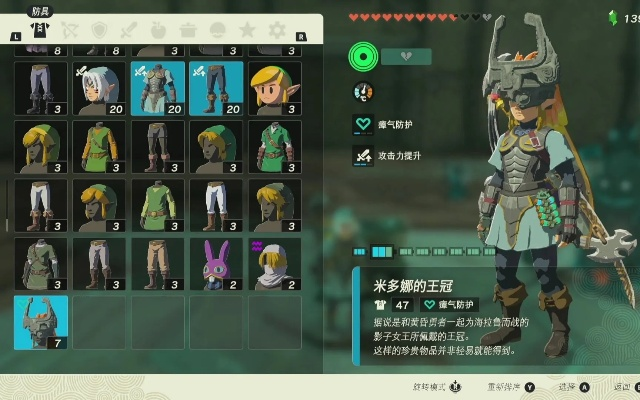Switch to the bow tab
Viewport: 640px width, 400px height.
point(70,31)
